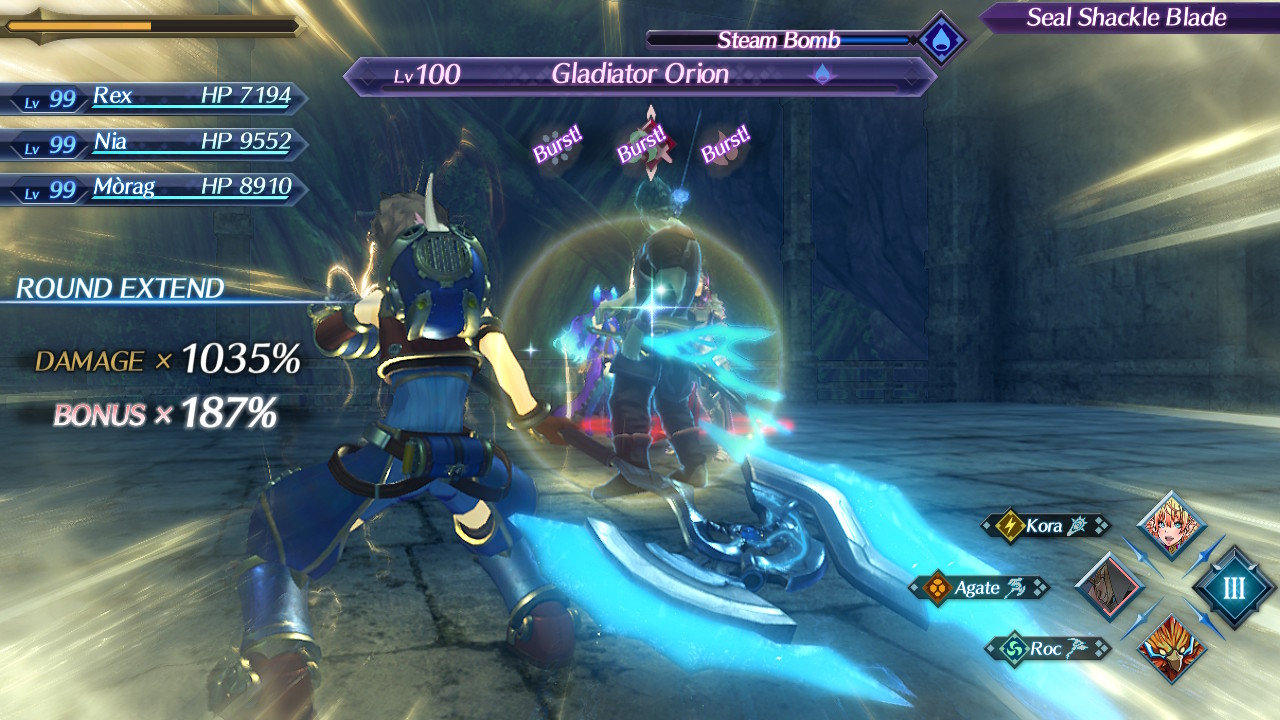1280x720 pixels.
Task: Select the Kora blade name label
Action: pos(1045,525)
